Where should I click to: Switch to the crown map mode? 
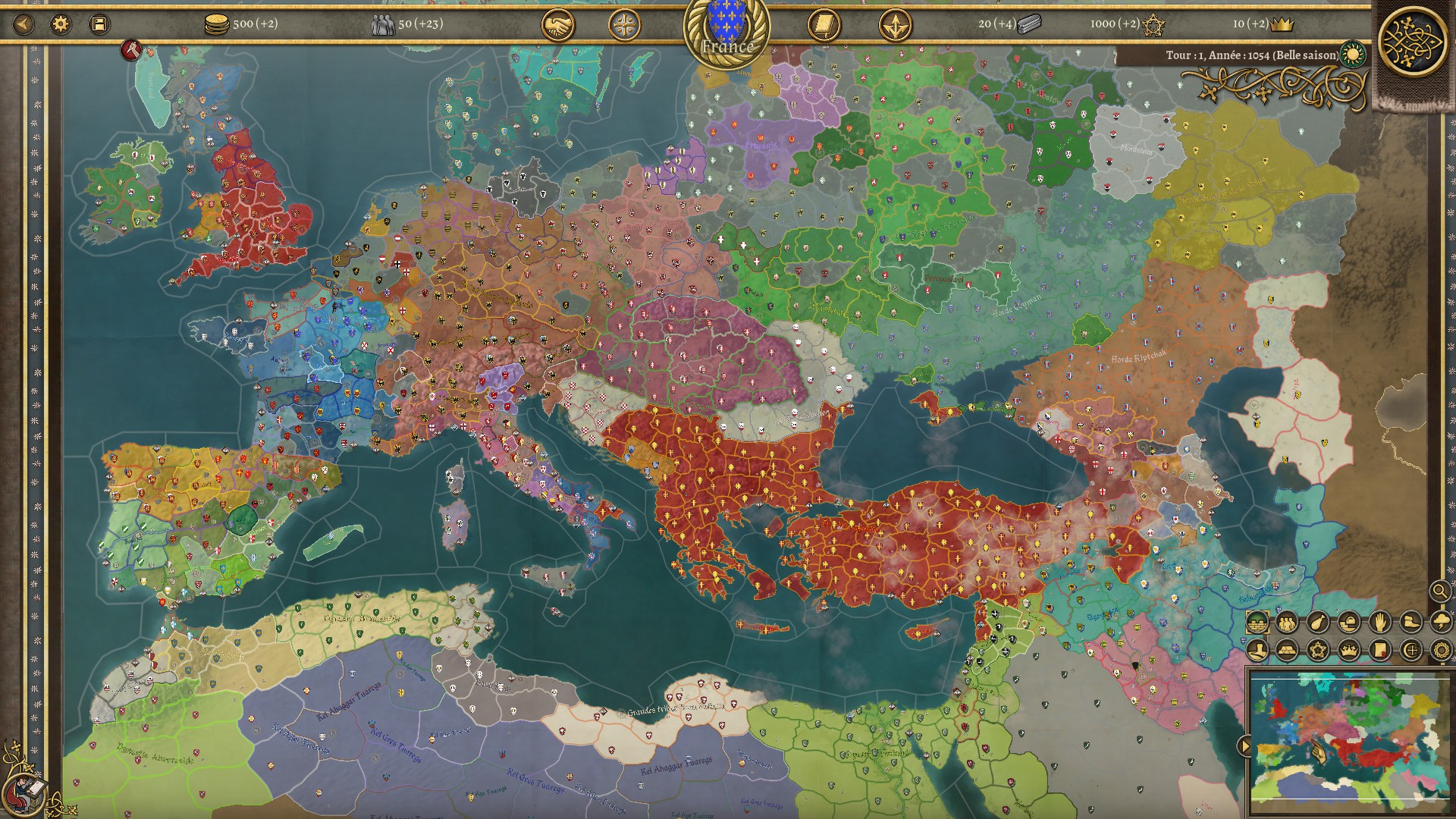tap(1348, 651)
